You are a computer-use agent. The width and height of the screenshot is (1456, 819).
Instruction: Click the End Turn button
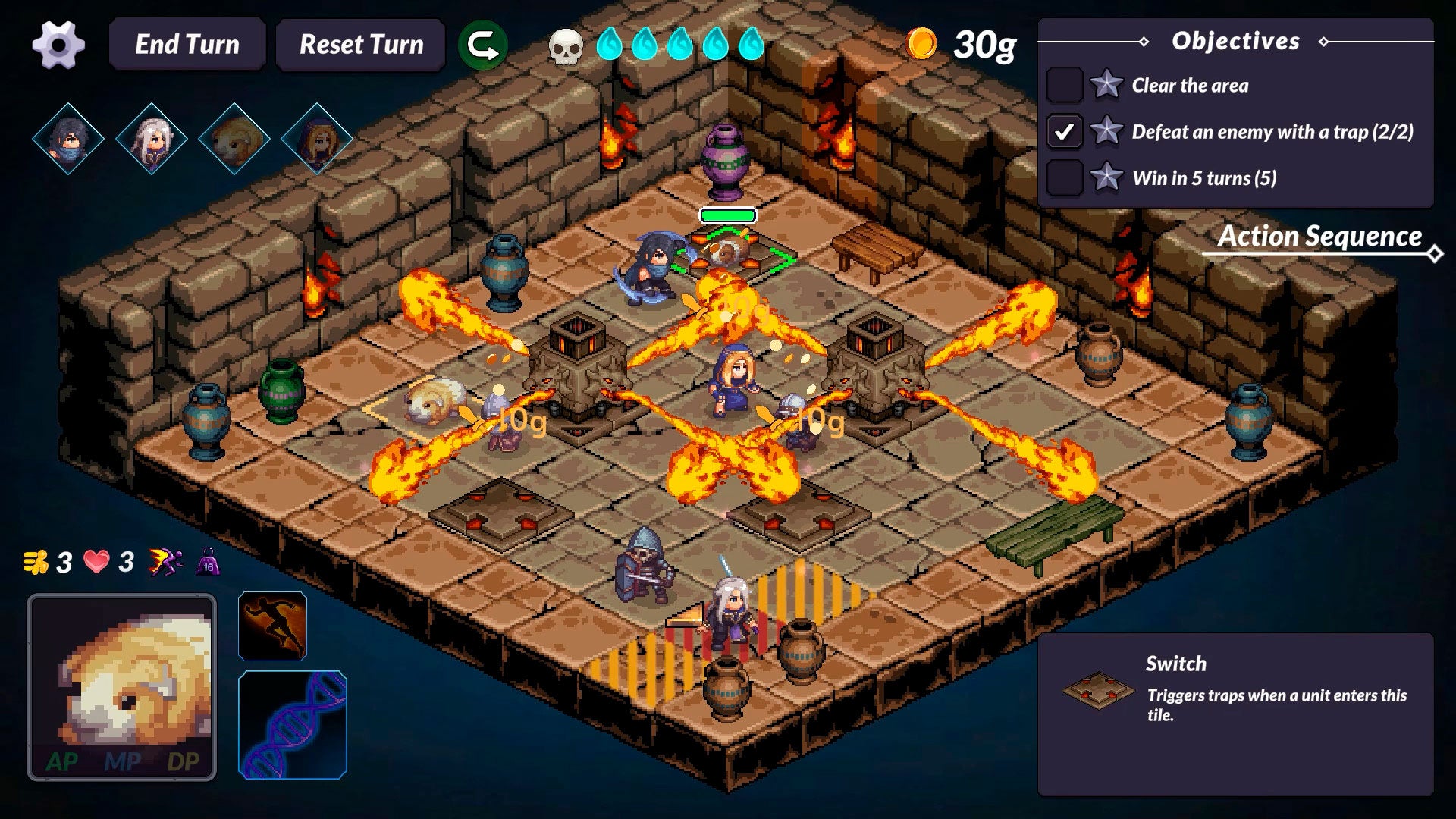pyautogui.click(x=187, y=45)
